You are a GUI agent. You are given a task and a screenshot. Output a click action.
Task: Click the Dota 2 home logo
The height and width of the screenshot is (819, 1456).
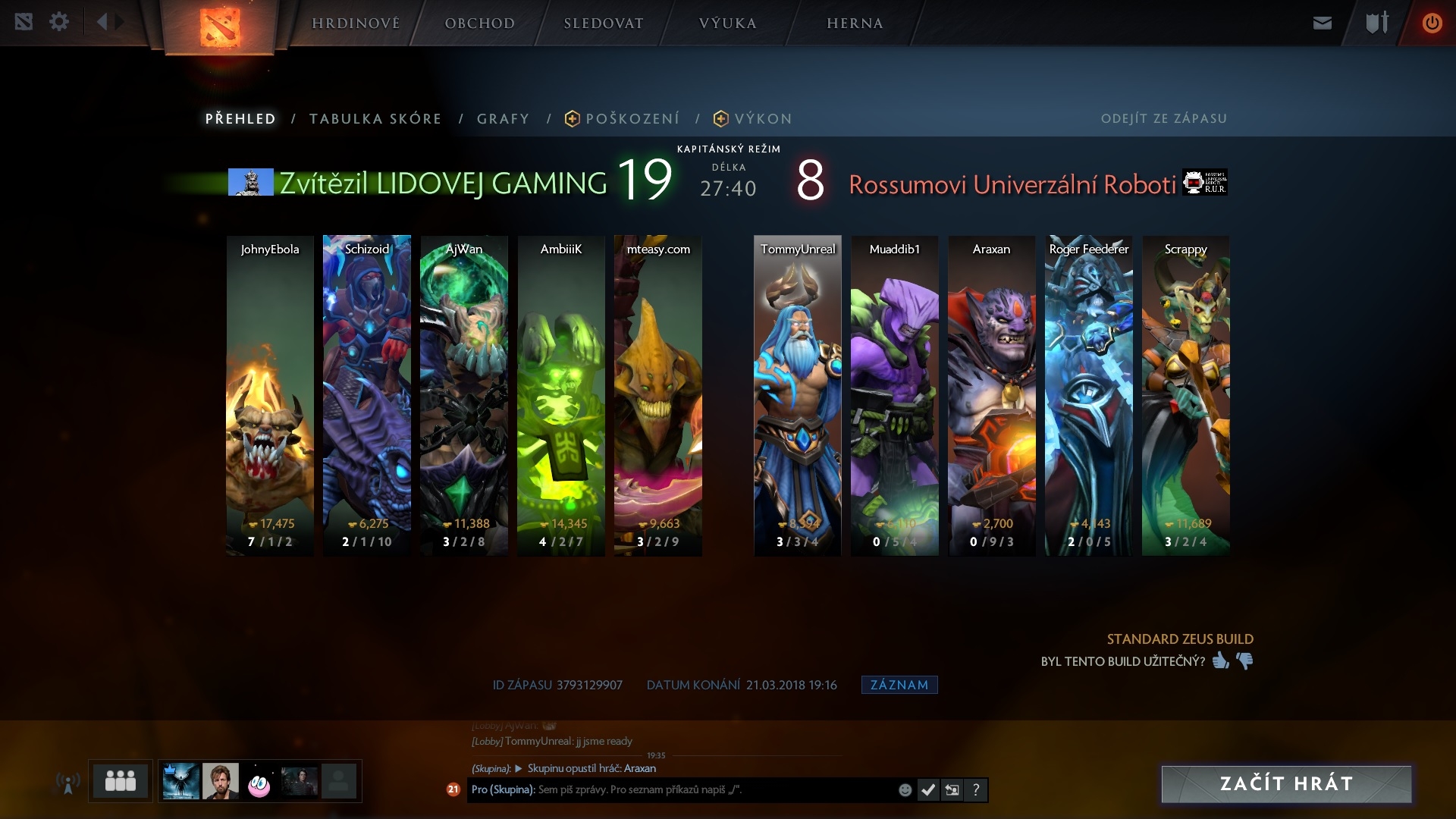tap(219, 27)
